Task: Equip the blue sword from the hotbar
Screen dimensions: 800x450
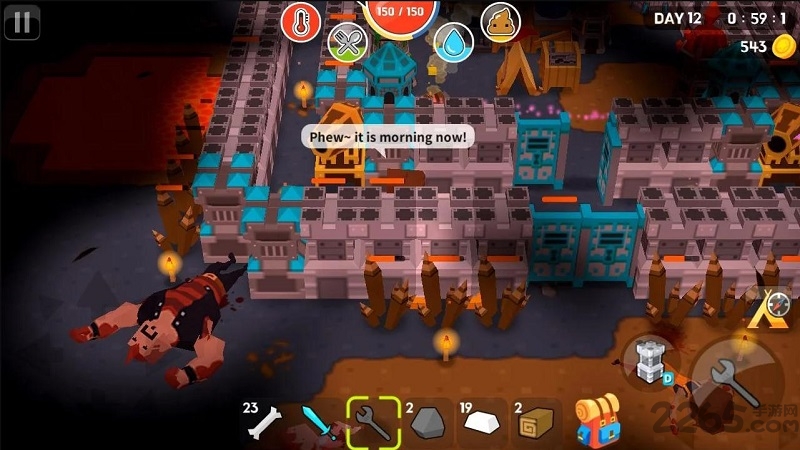Action: pos(319,423)
